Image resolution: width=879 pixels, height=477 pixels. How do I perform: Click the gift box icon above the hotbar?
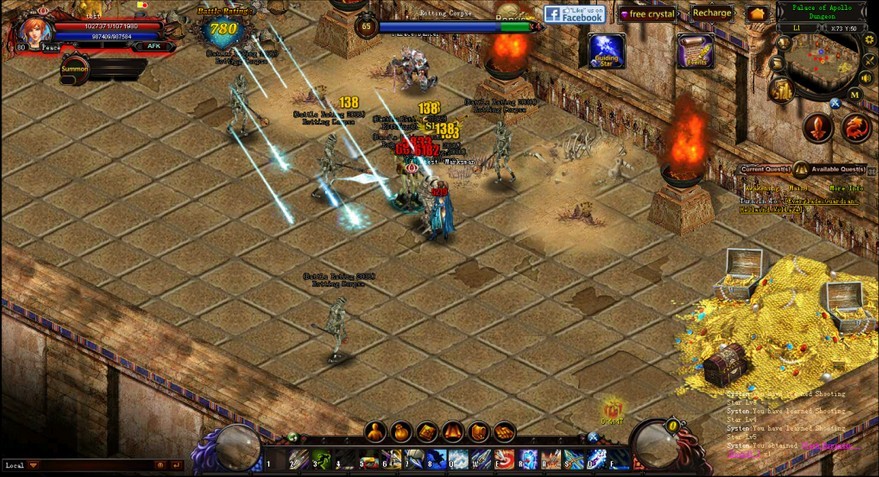[x=613, y=409]
